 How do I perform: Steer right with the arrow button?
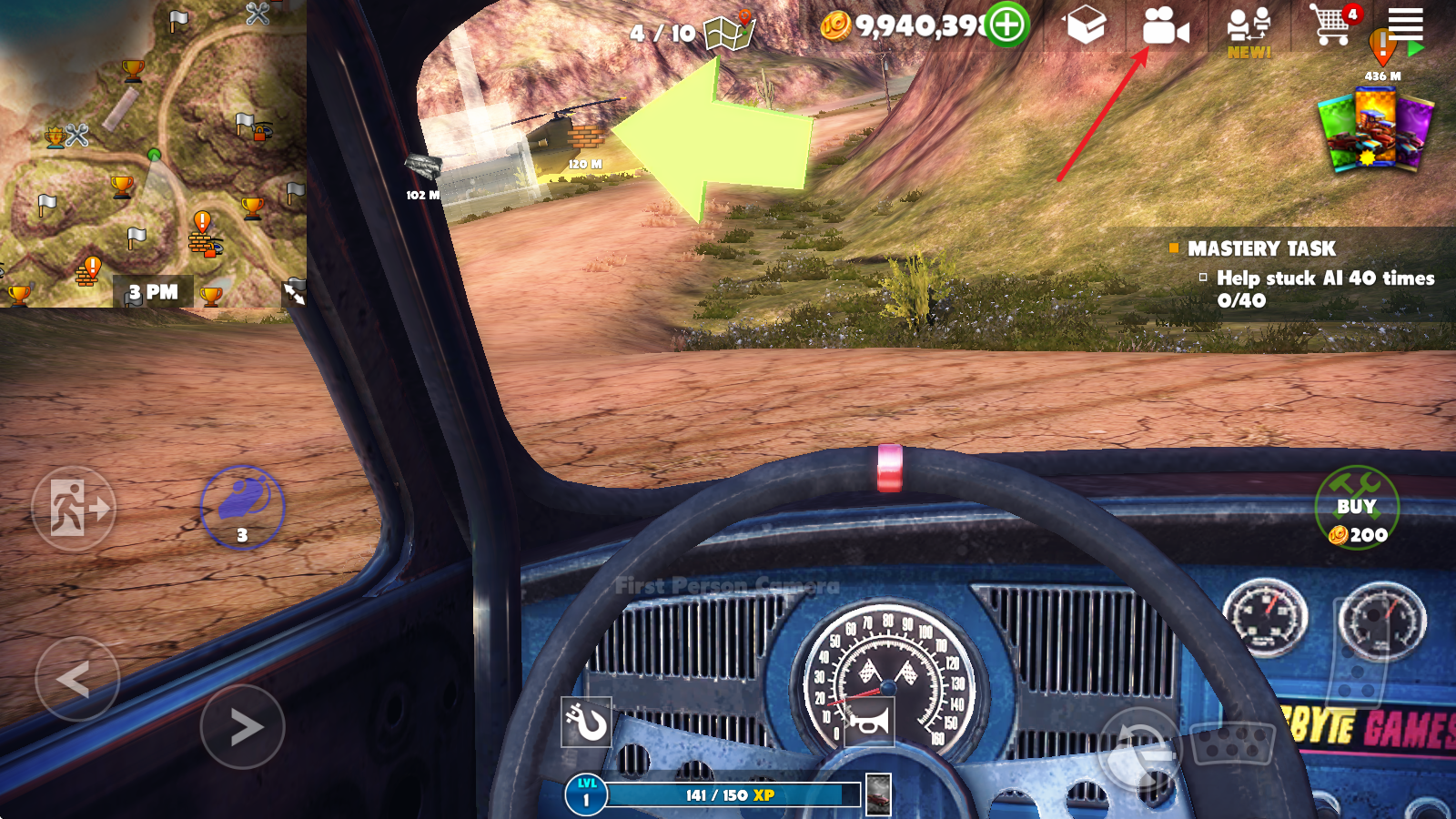(x=243, y=726)
